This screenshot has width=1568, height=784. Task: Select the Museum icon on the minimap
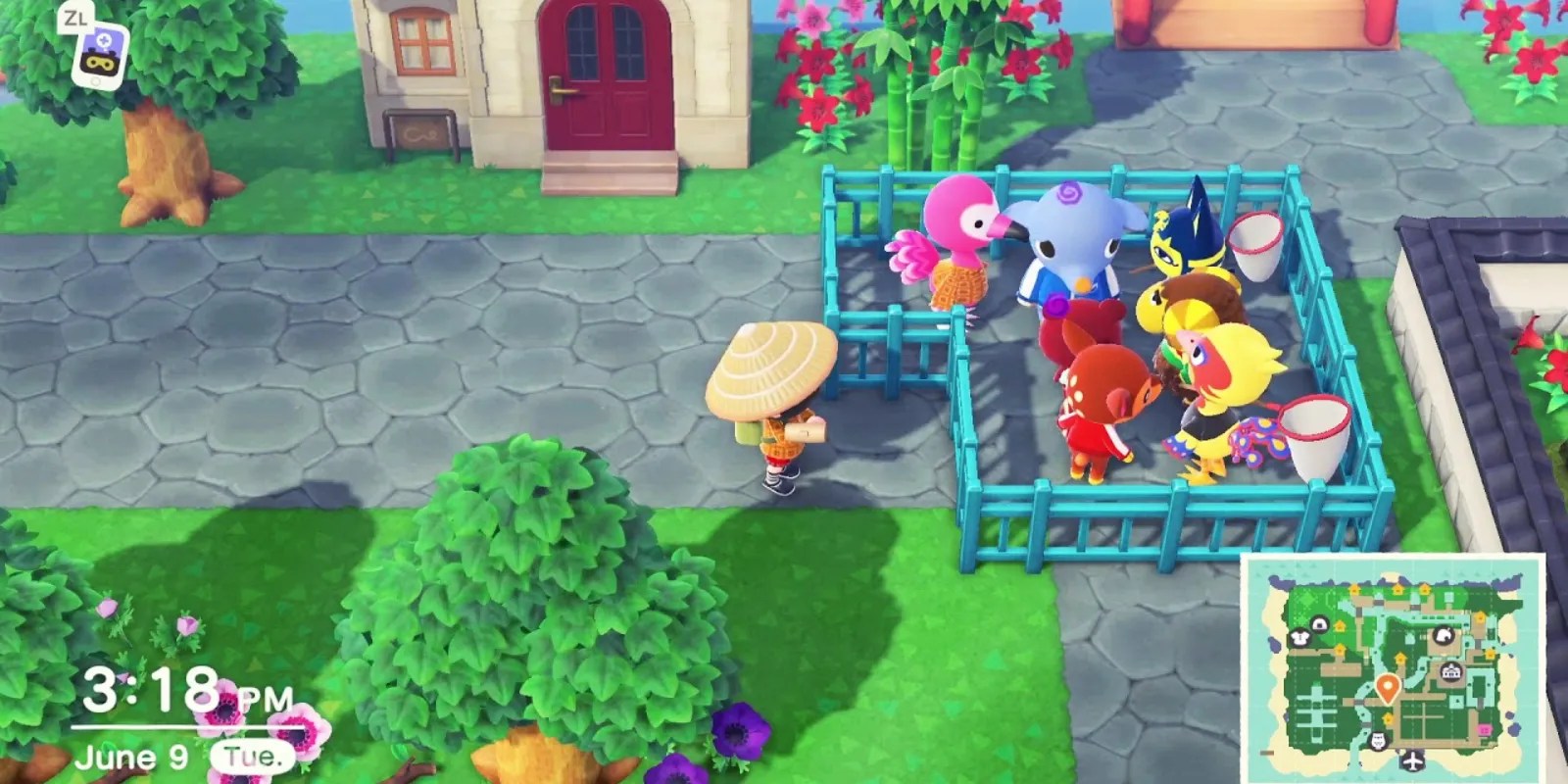1451,671
